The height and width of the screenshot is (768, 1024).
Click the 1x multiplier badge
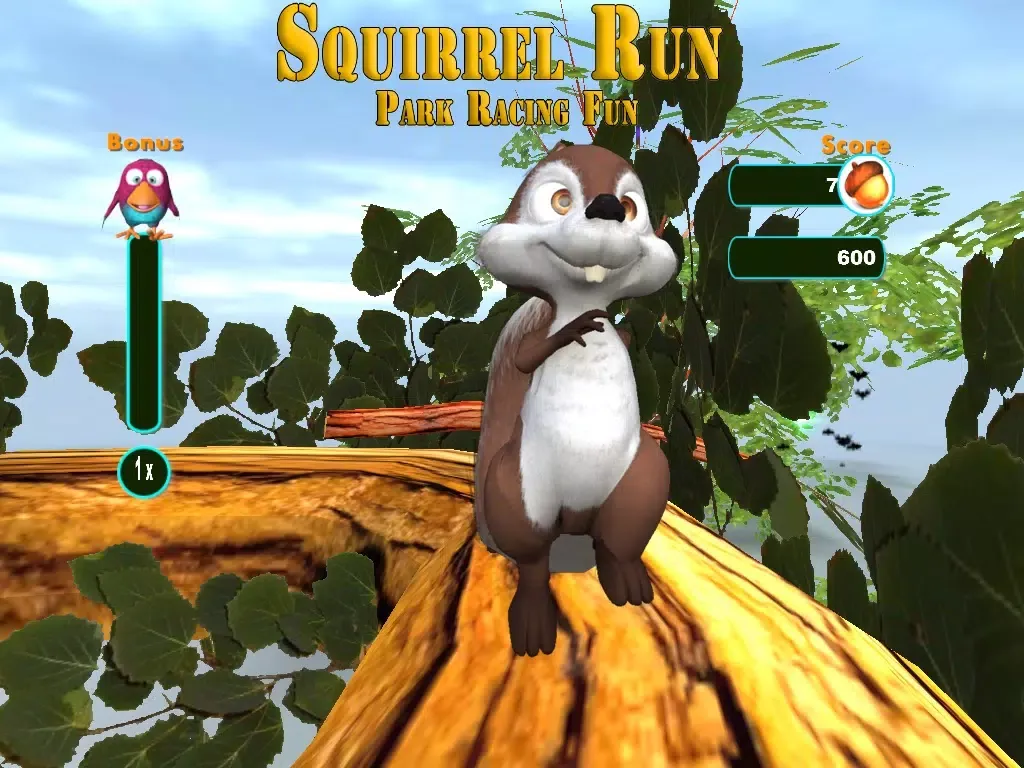click(x=144, y=471)
